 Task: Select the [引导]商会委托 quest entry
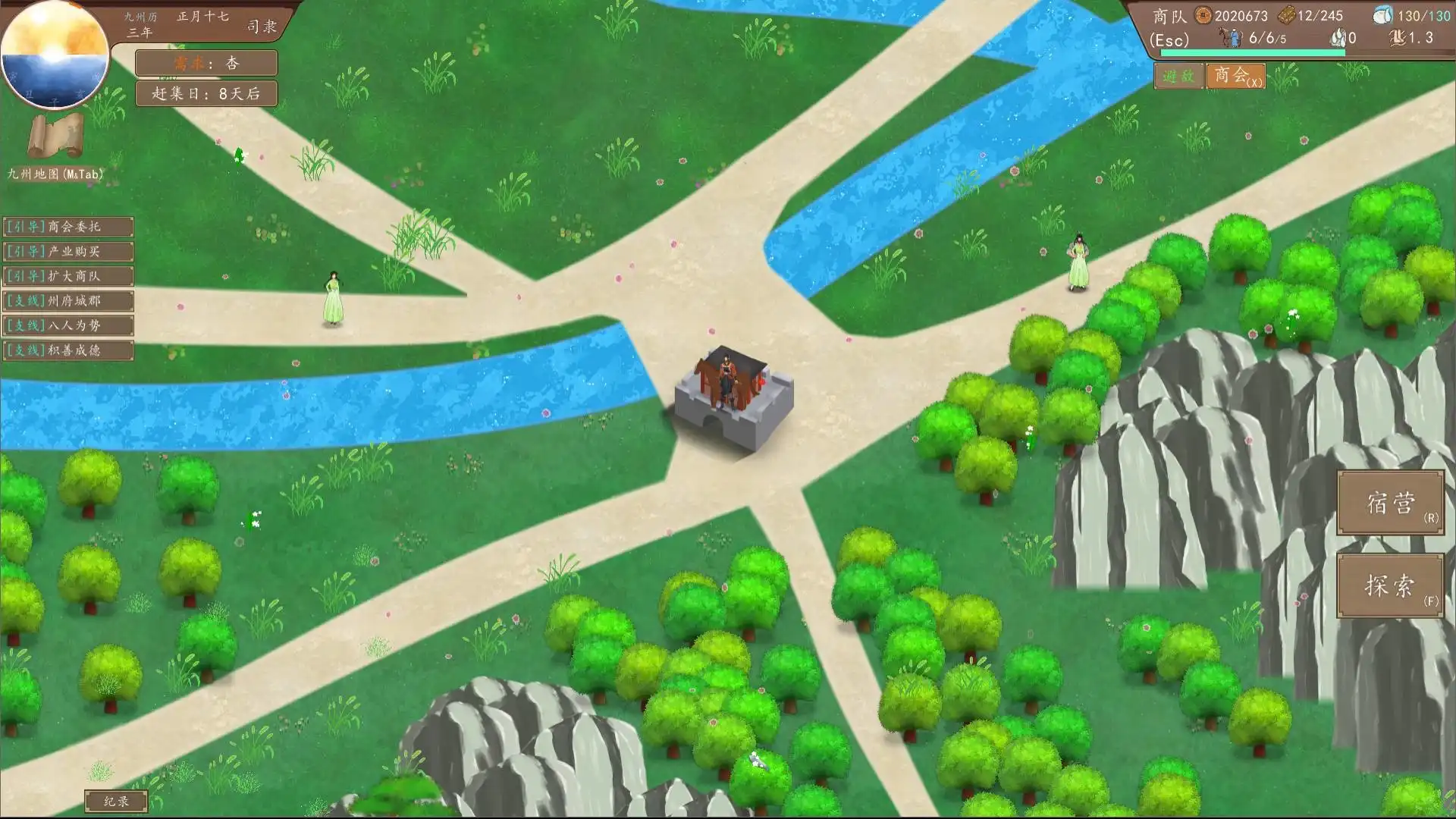tap(67, 227)
